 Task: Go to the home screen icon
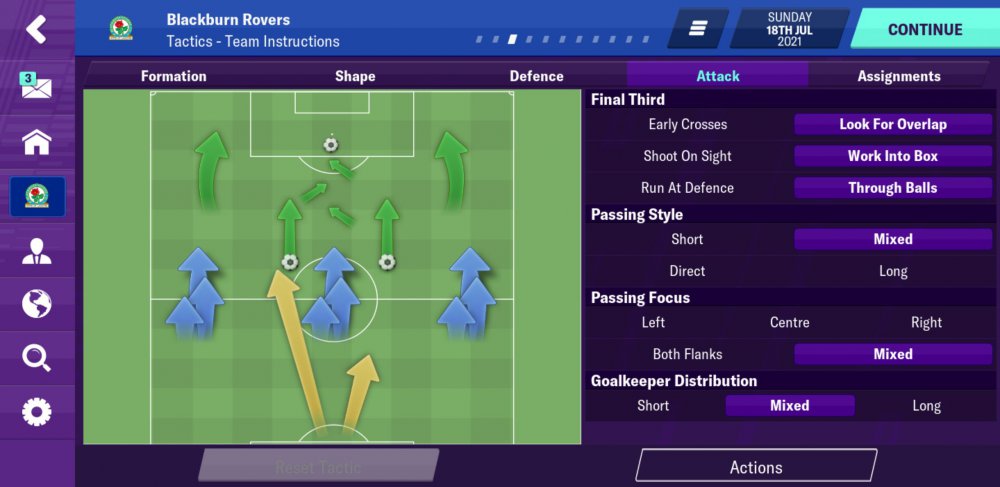coord(37,142)
